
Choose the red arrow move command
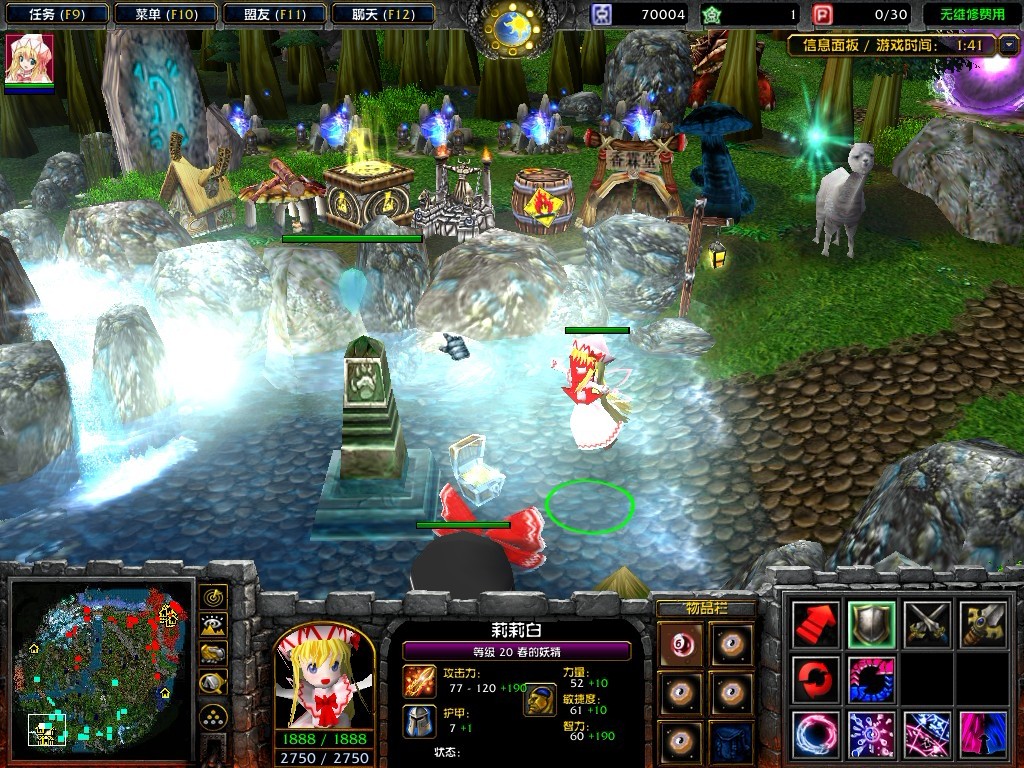point(815,625)
